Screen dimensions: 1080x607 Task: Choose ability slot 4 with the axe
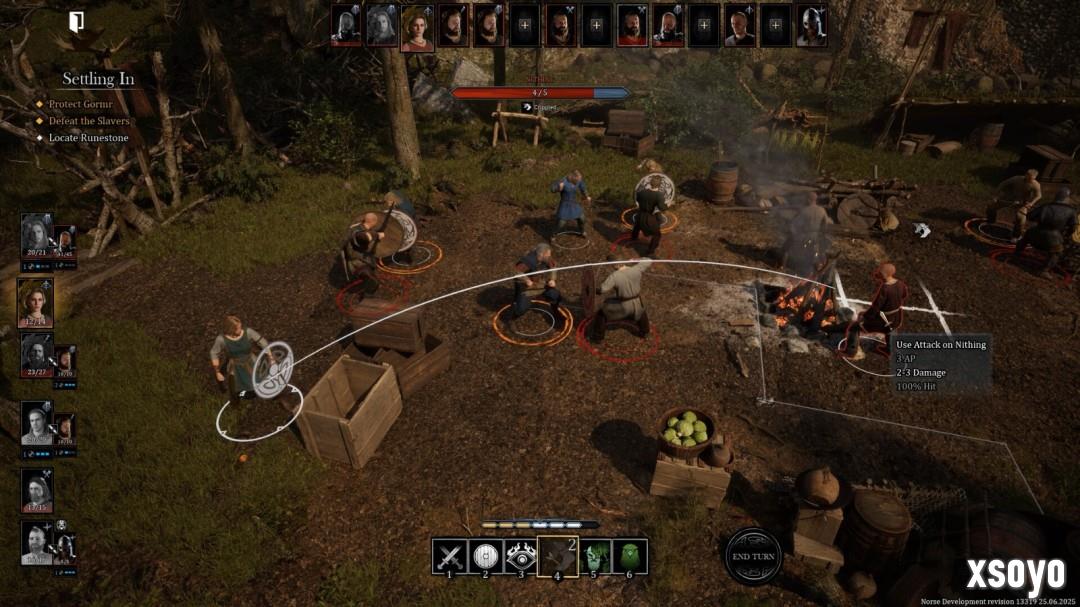[x=558, y=556]
